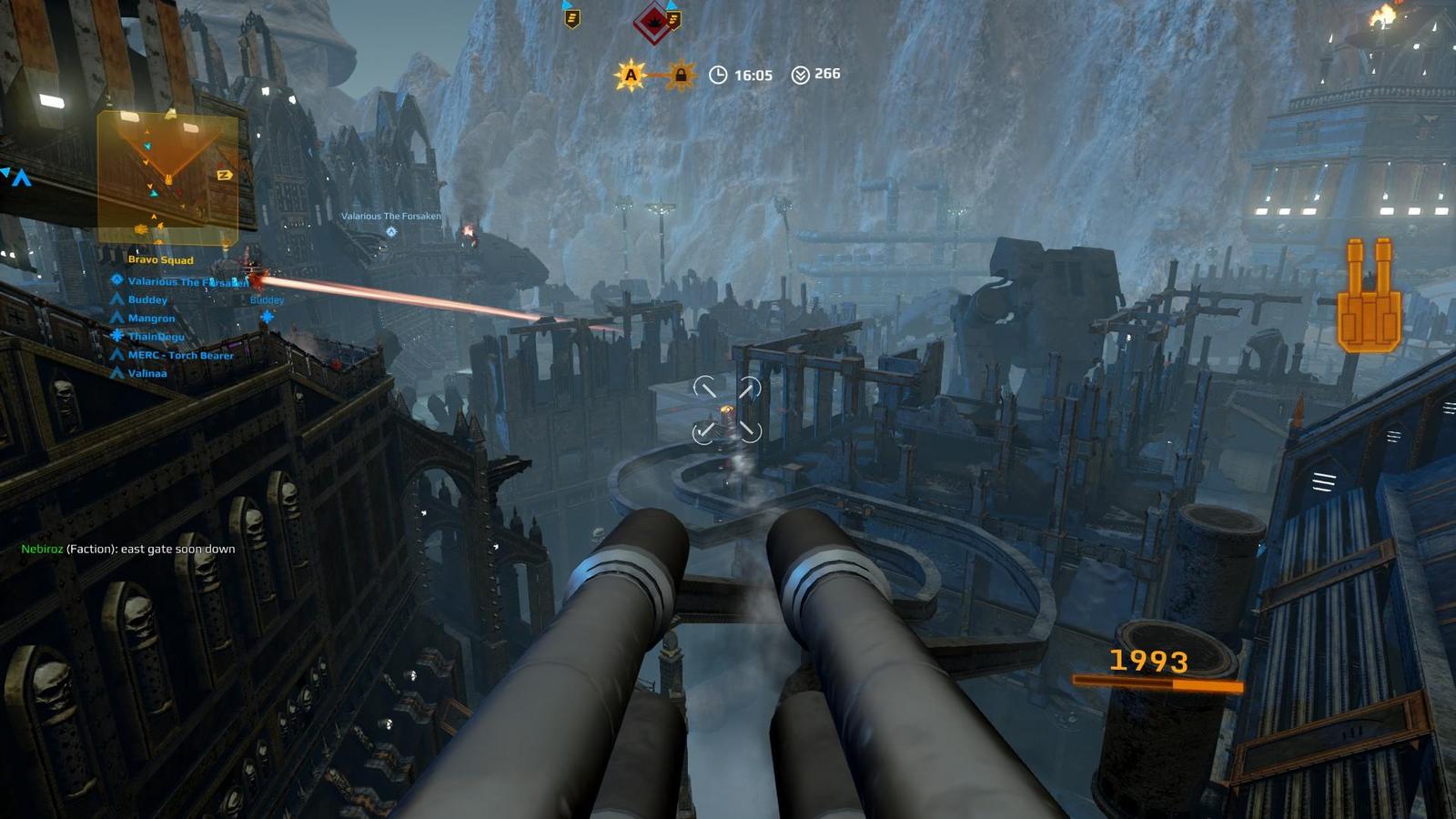1456x819 pixels.
Task: Click the red diamond objective marker
Action: [x=652, y=23]
